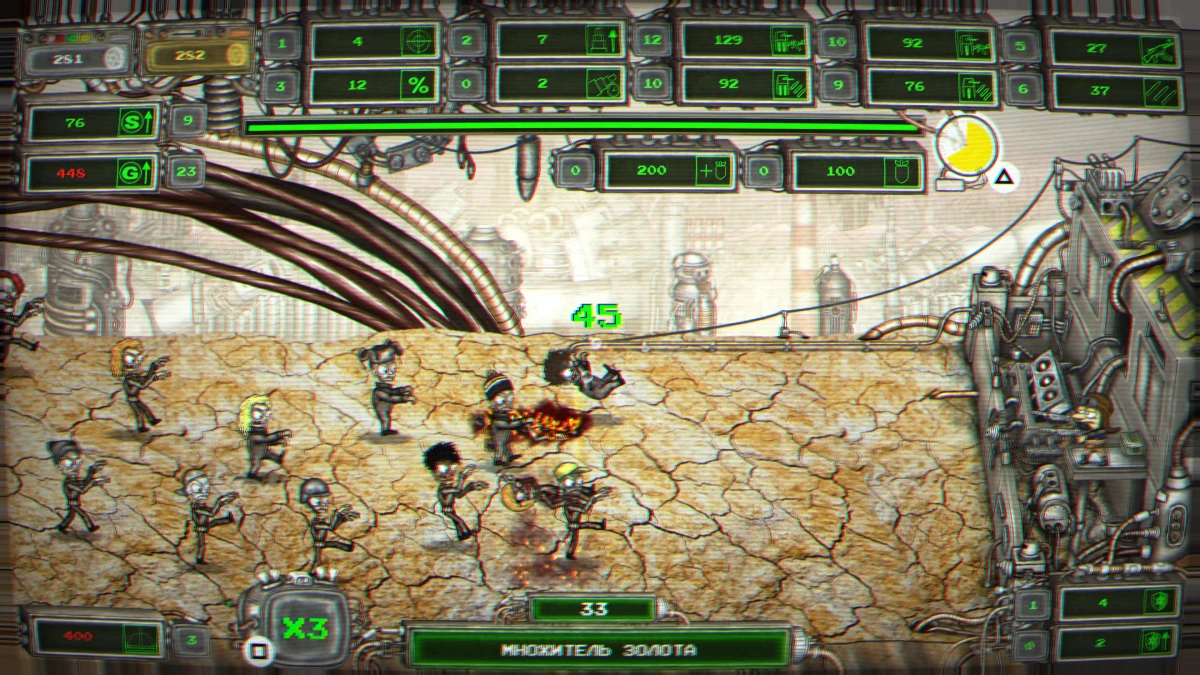Upgrade the building arrow panel for 7
This screenshot has width=1200, height=675.
click(x=559, y=41)
